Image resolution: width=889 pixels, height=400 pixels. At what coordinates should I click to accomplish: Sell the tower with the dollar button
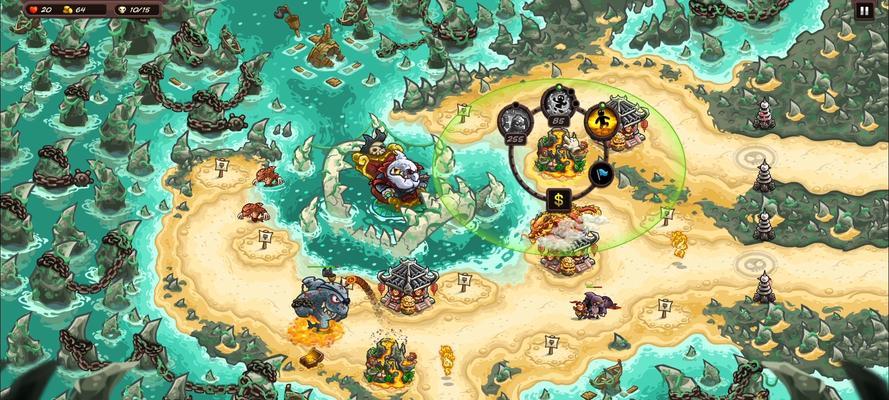558,199
